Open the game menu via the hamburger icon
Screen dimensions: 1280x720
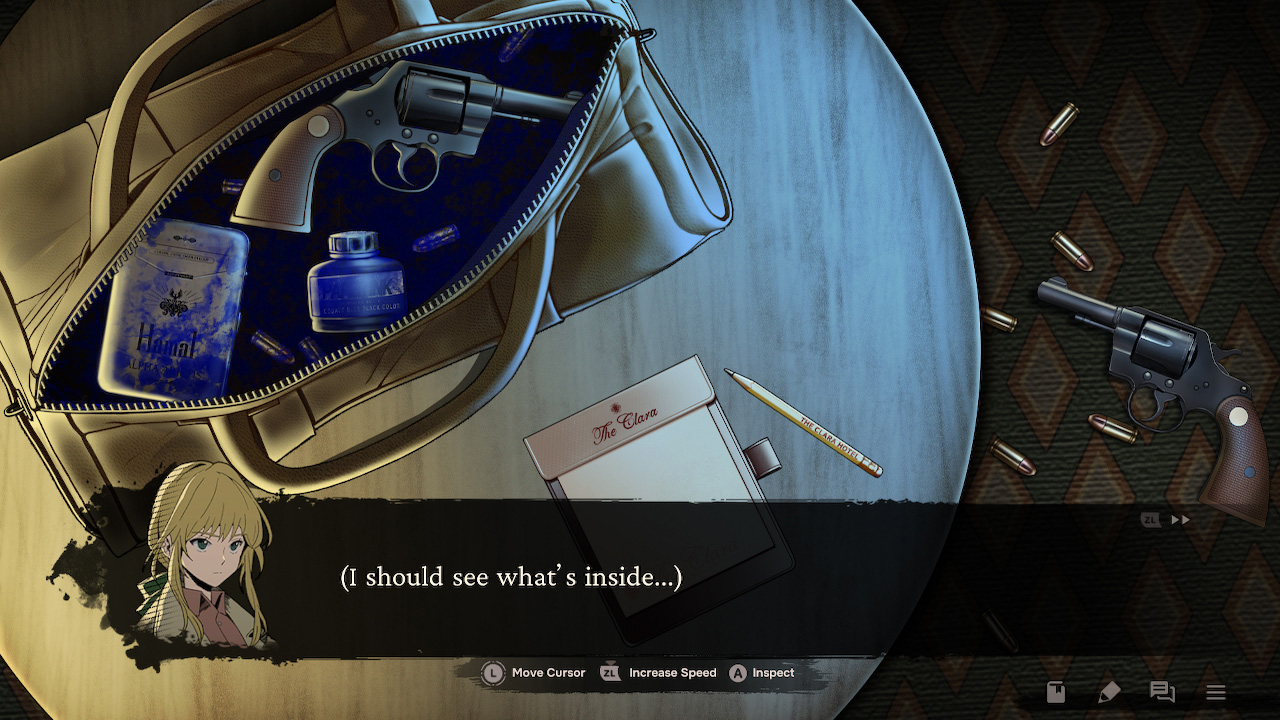[x=1216, y=690]
